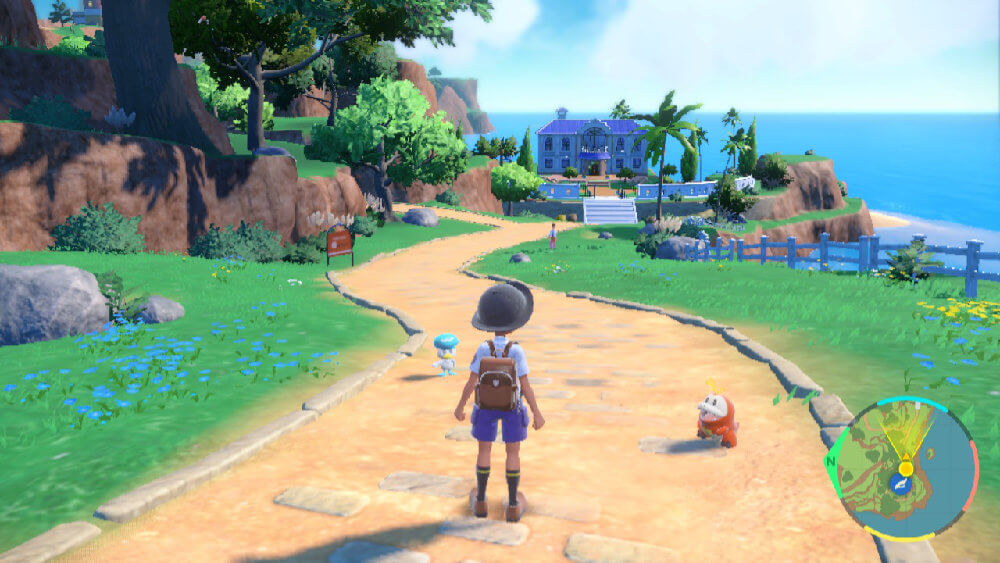Select the green N compass marker
The width and height of the screenshot is (1000, 563).
point(832,462)
